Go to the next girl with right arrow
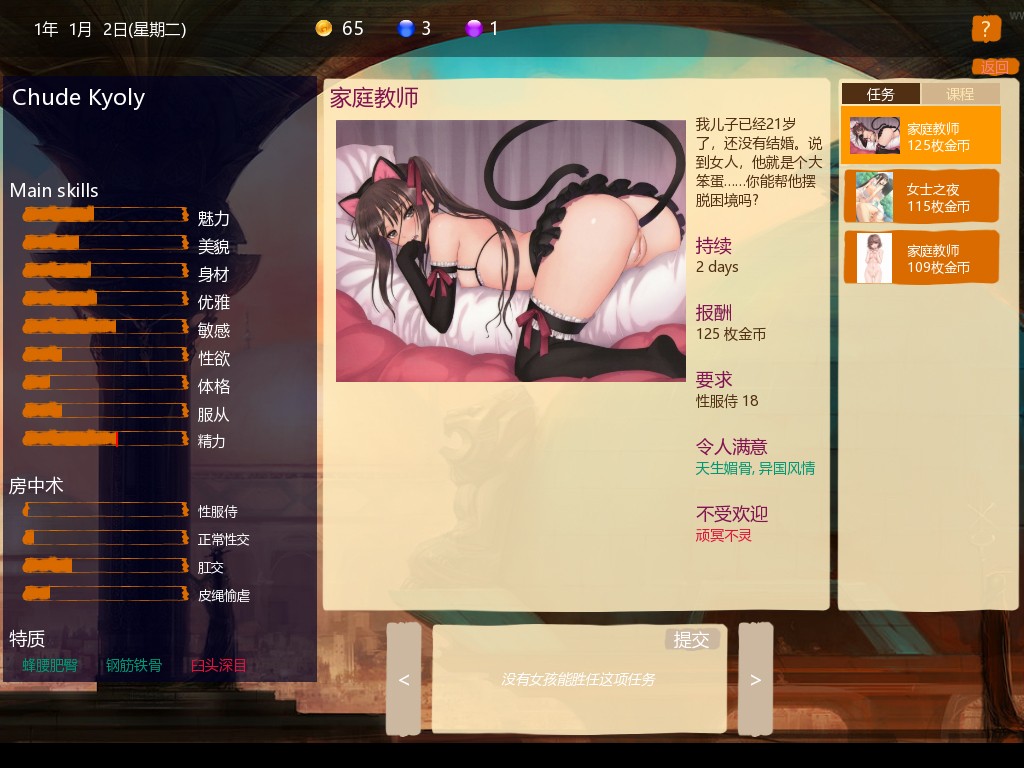The height and width of the screenshot is (768, 1024). (x=755, y=680)
